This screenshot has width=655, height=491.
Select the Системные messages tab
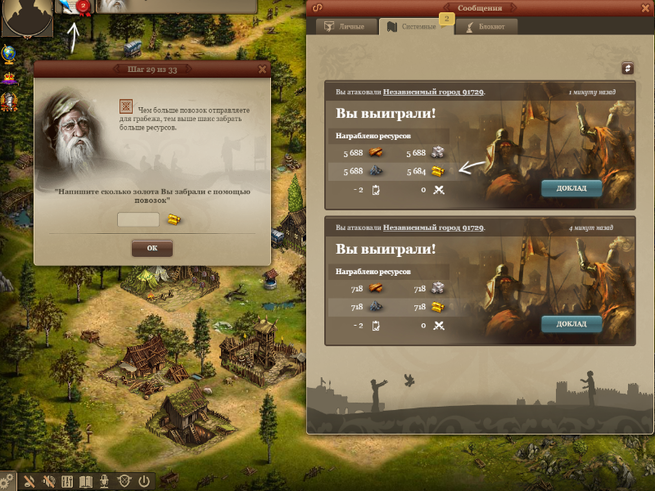pyautogui.click(x=415, y=27)
